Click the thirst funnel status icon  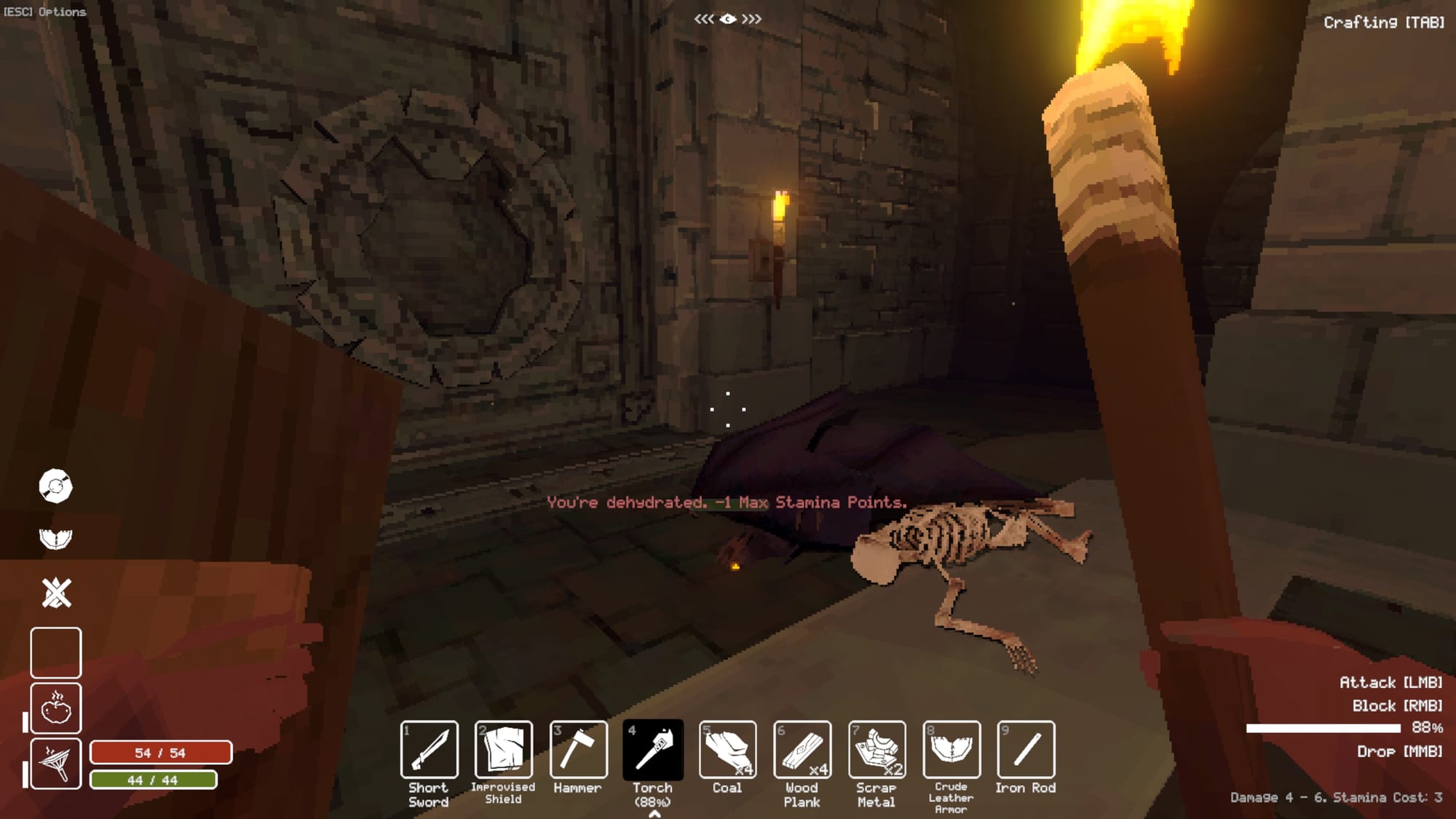coord(56,763)
